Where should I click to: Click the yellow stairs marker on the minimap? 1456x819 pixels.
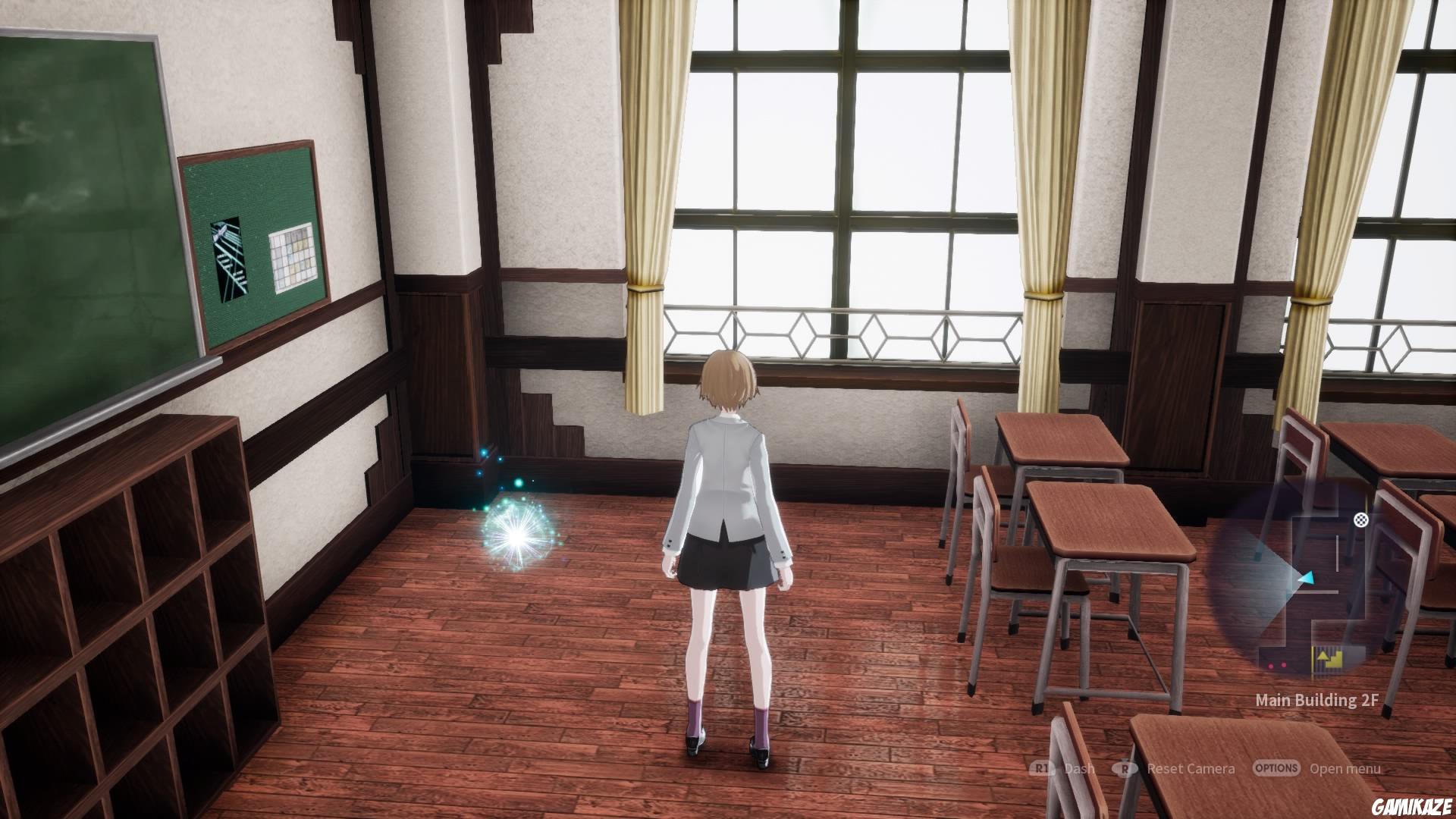click(1333, 660)
